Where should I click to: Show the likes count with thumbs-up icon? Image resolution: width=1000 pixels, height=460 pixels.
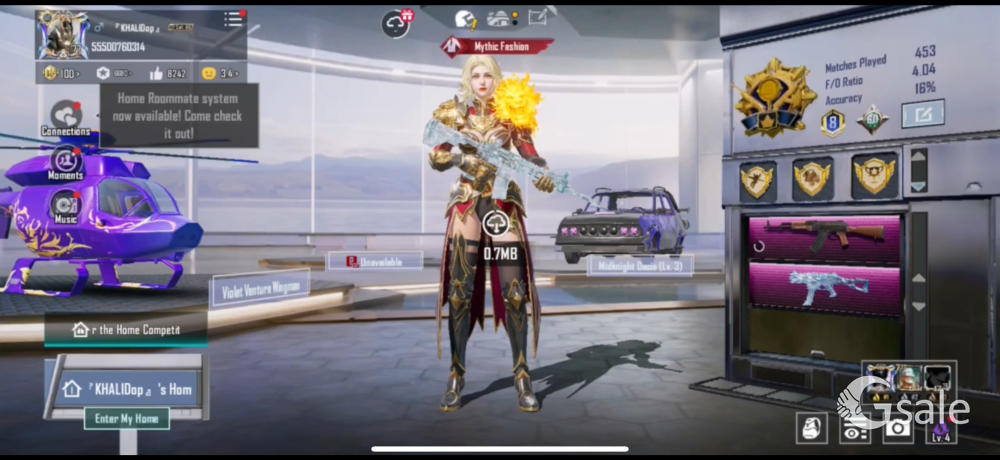tap(168, 73)
